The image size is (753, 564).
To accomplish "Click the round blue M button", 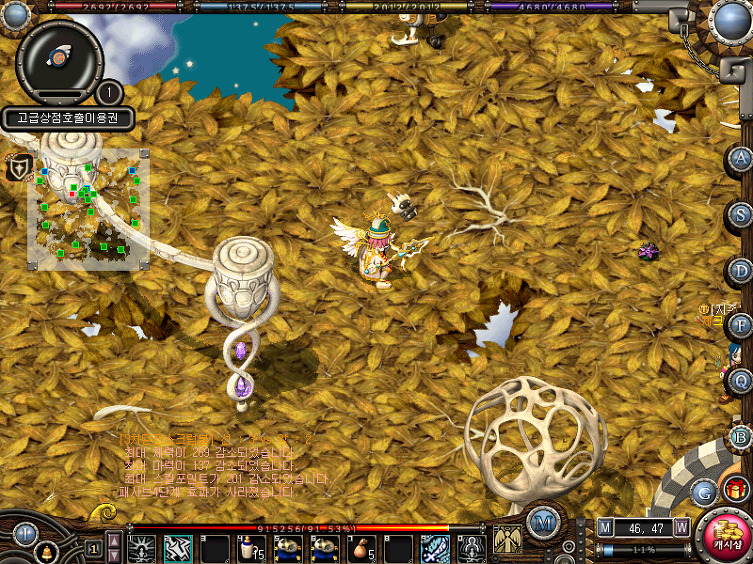I will coord(543,520).
